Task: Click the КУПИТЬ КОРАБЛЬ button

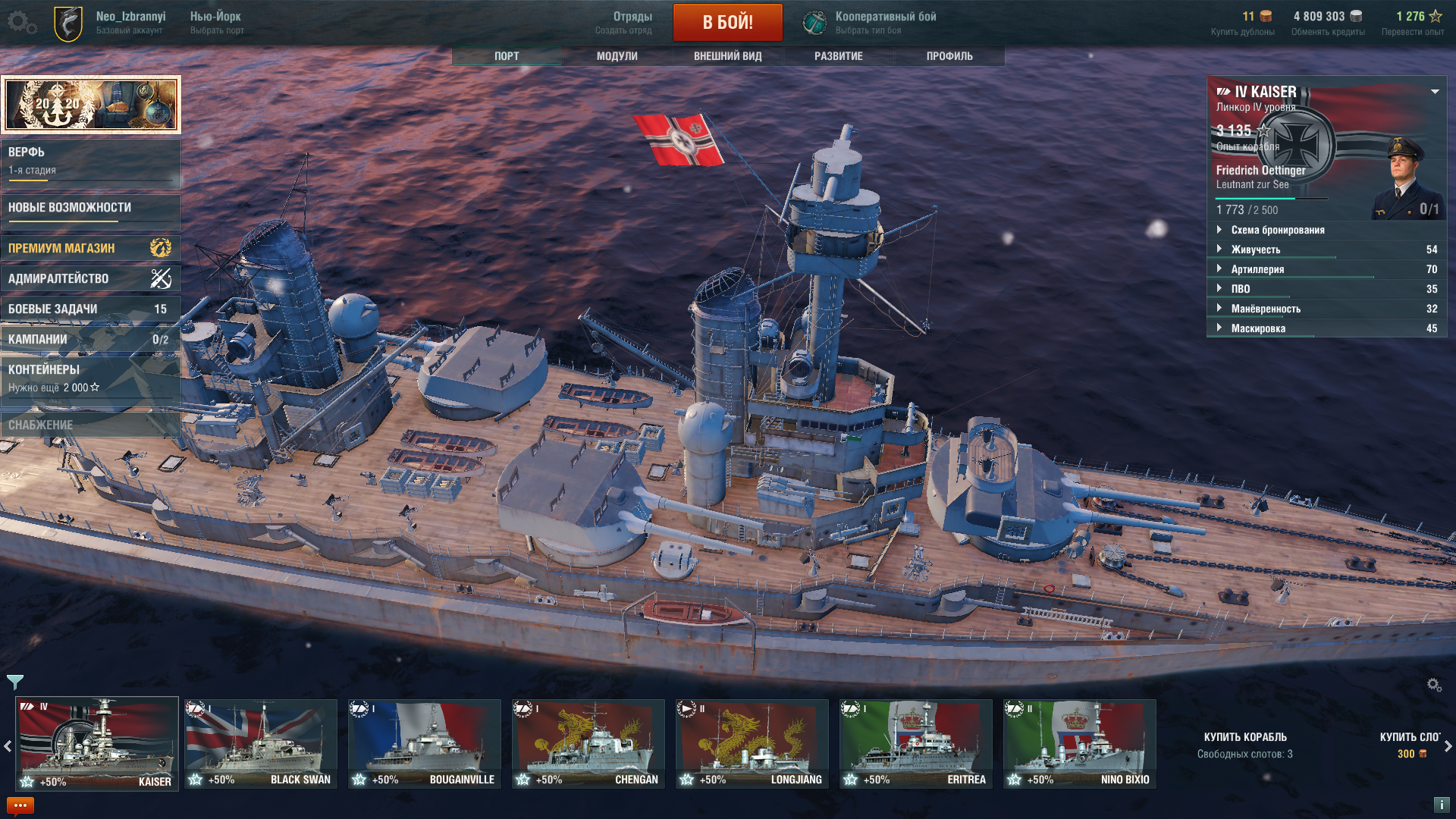Action: point(1245,744)
